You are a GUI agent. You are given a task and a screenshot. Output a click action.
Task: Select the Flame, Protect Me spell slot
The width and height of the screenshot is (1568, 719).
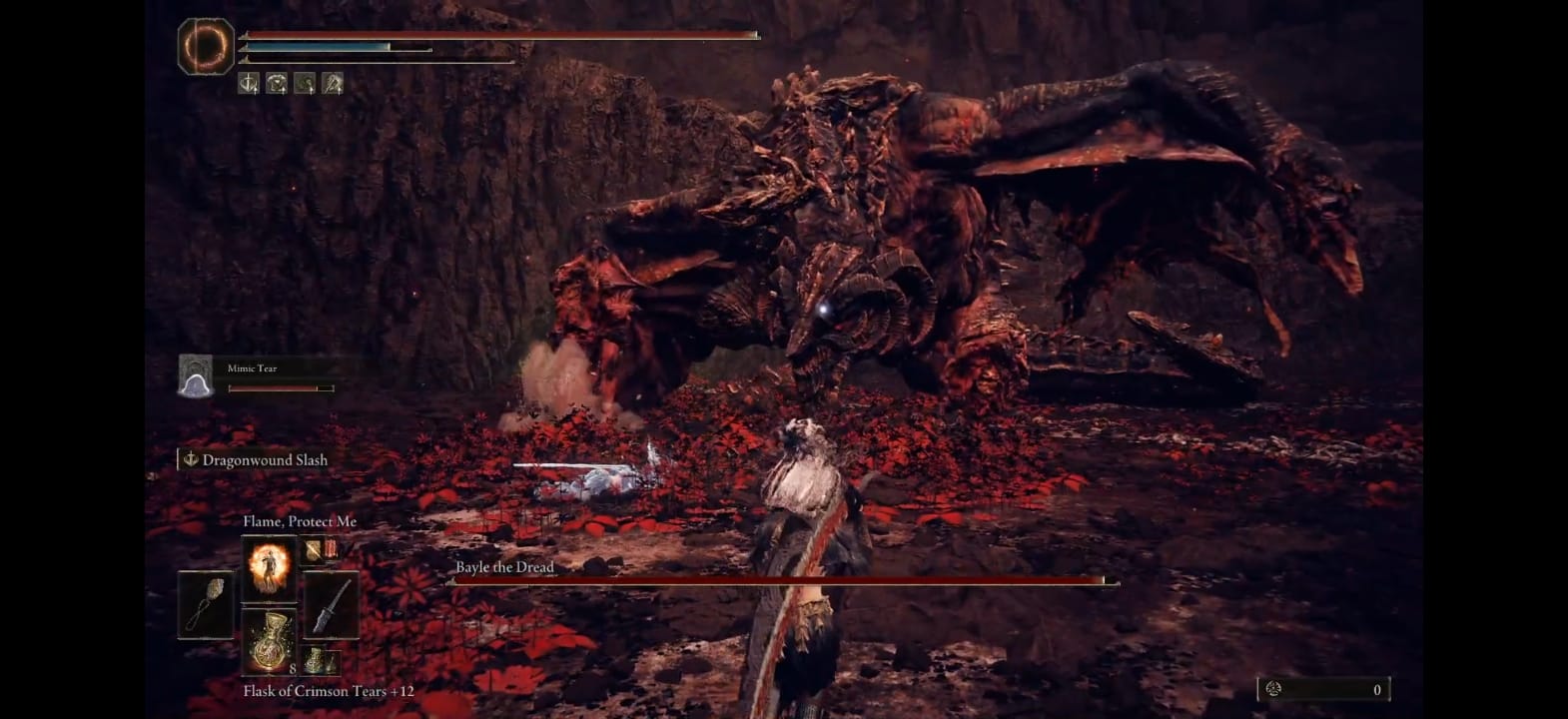point(269,567)
